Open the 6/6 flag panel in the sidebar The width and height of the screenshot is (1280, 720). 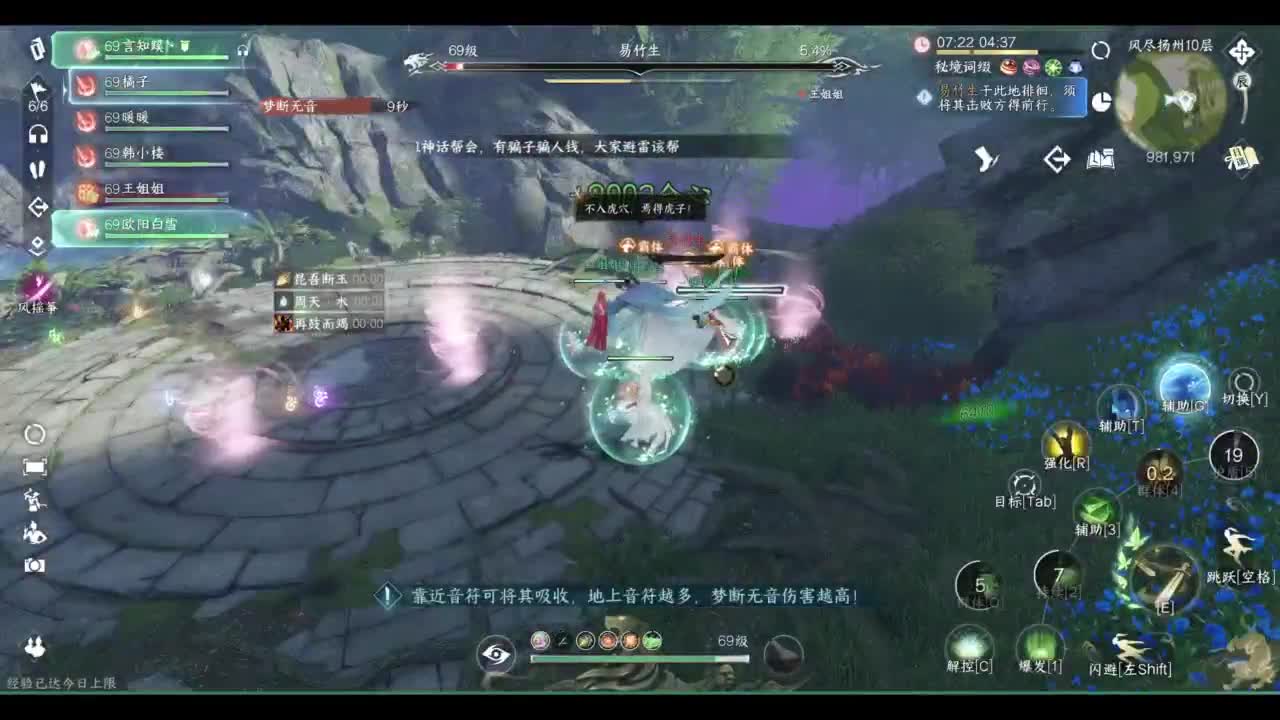click(35, 96)
